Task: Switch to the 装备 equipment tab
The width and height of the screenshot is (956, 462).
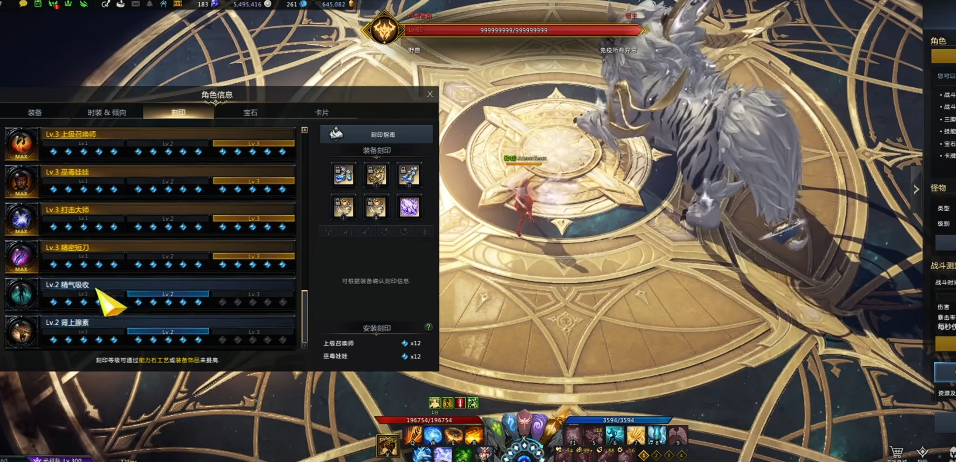Action: (35, 113)
